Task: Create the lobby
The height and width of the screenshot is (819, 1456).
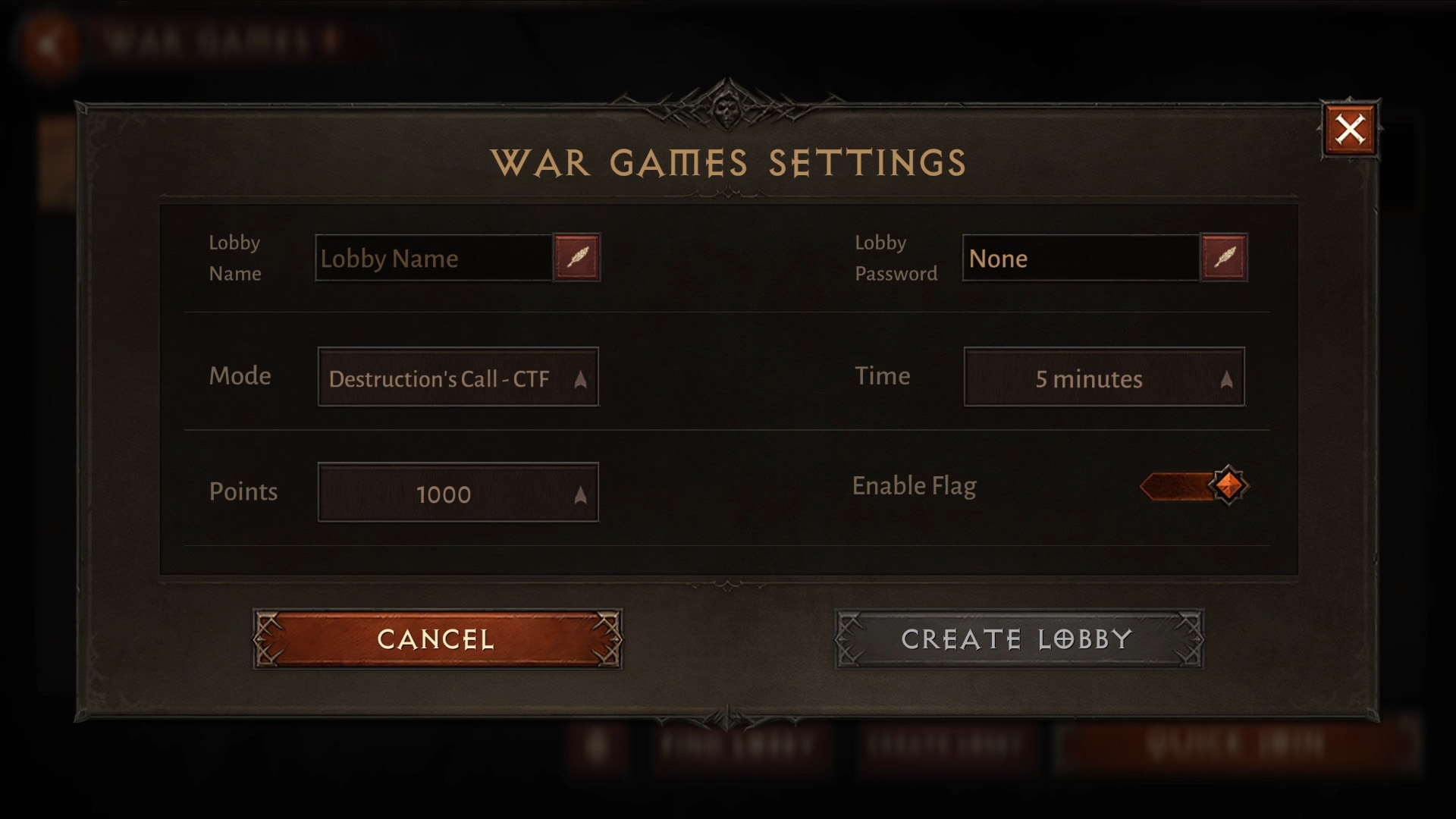Action: coord(1018,639)
